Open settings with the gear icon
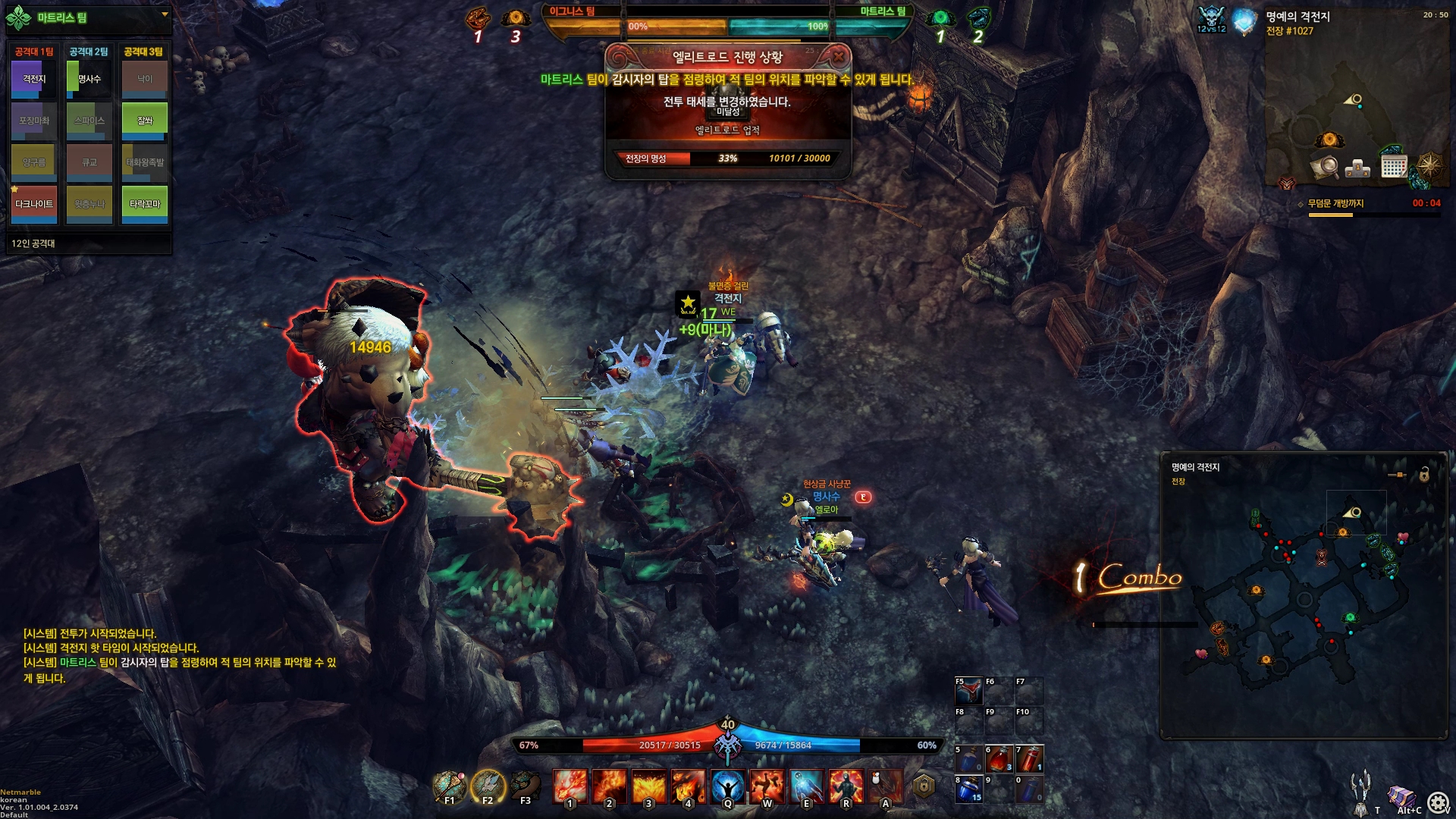The height and width of the screenshot is (819, 1456). point(1438,802)
